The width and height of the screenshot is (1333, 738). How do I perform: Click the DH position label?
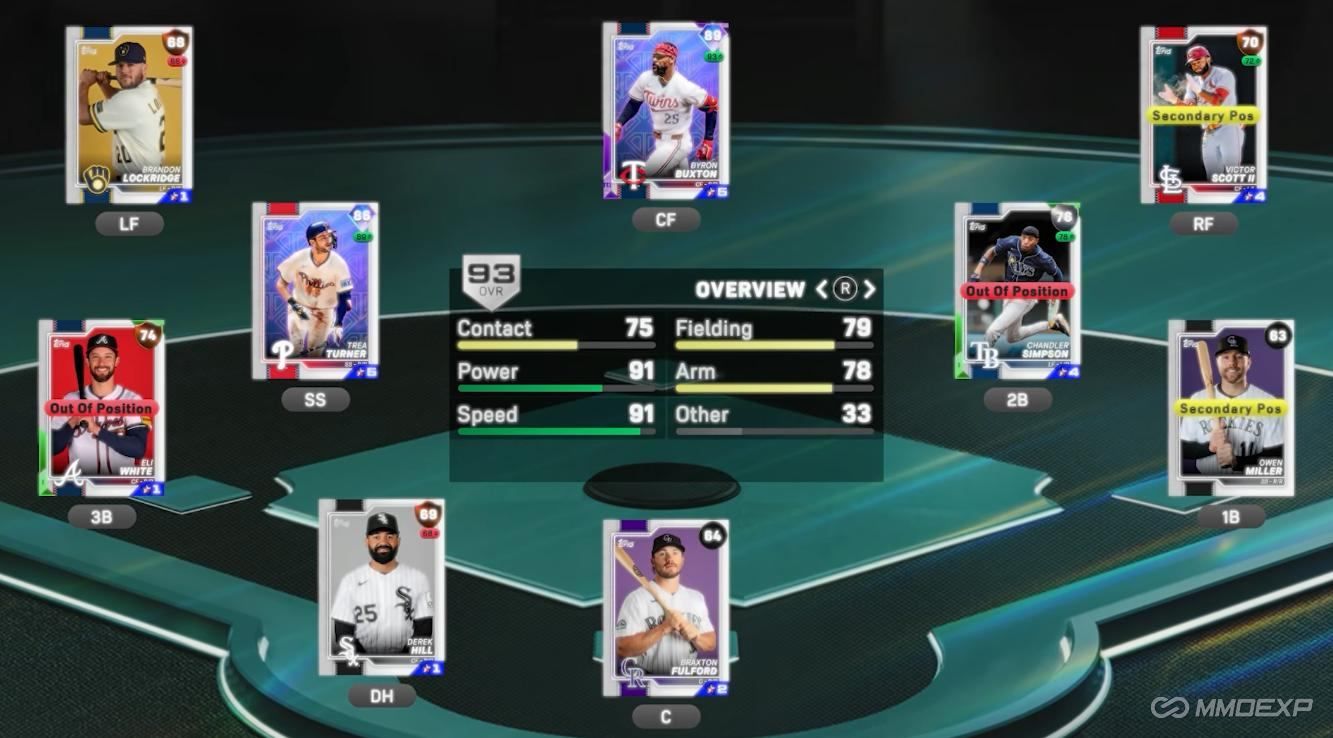tap(381, 695)
